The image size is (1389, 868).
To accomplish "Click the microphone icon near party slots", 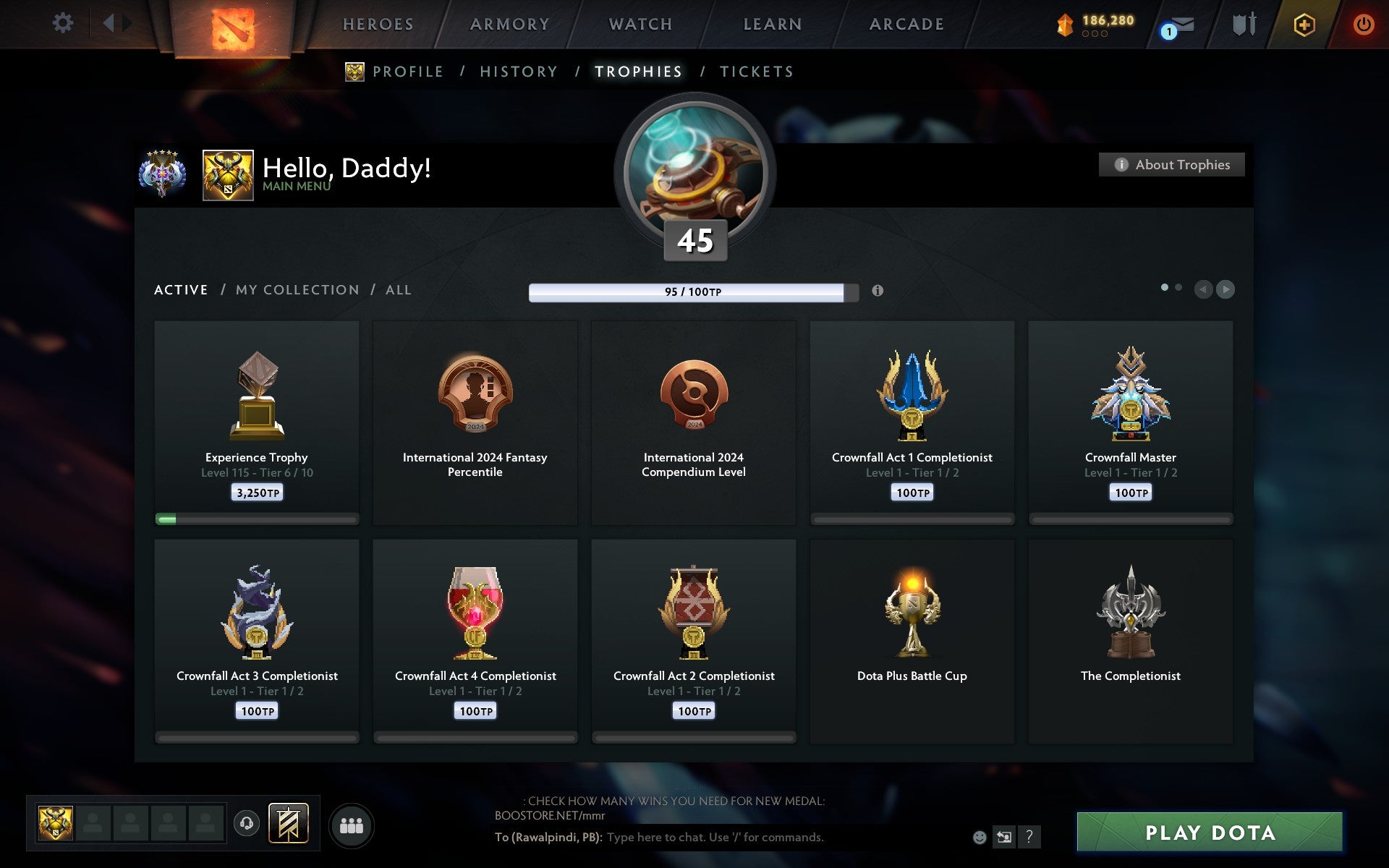I will point(247,823).
